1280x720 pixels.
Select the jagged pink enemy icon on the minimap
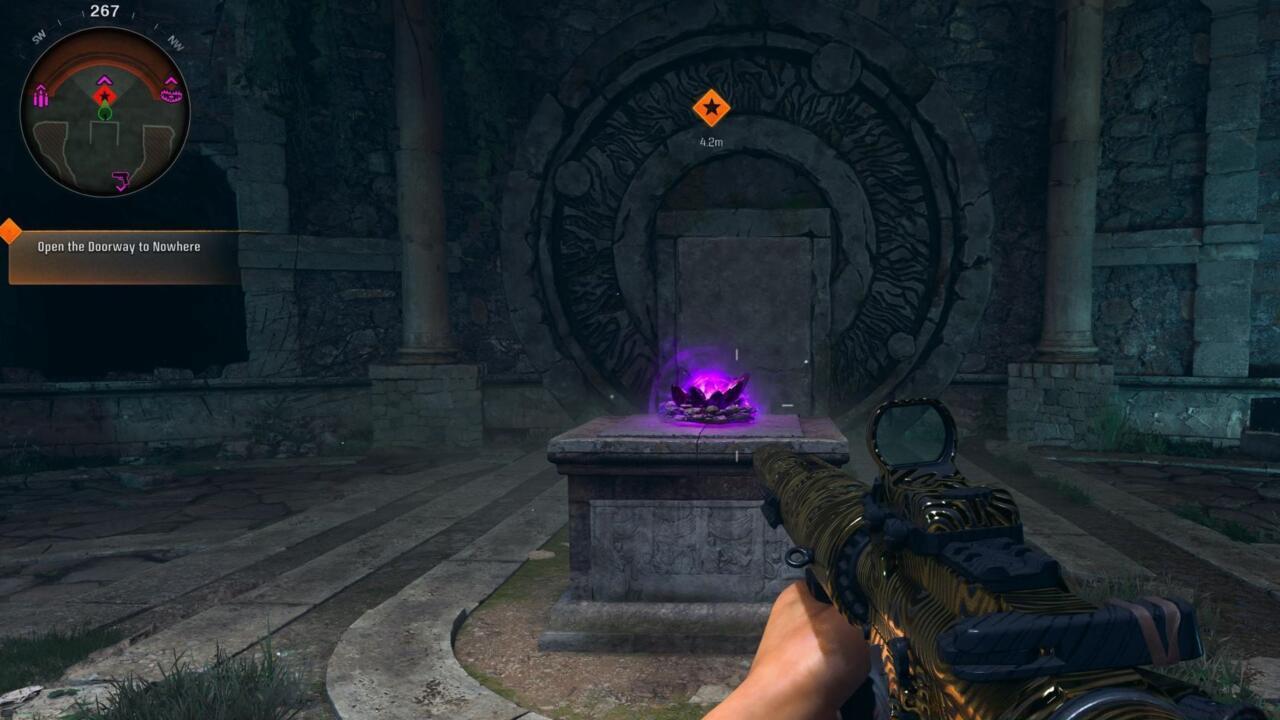(x=170, y=94)
